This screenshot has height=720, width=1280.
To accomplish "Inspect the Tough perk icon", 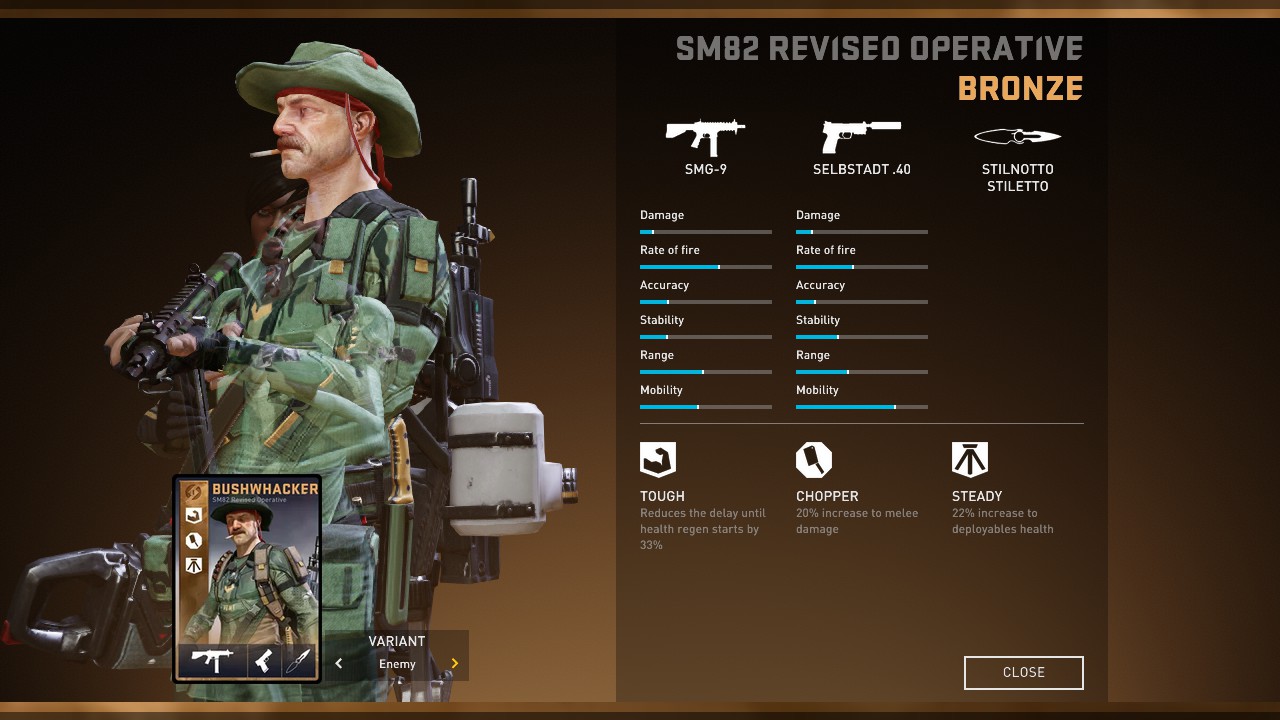I will tap(658, 460).
